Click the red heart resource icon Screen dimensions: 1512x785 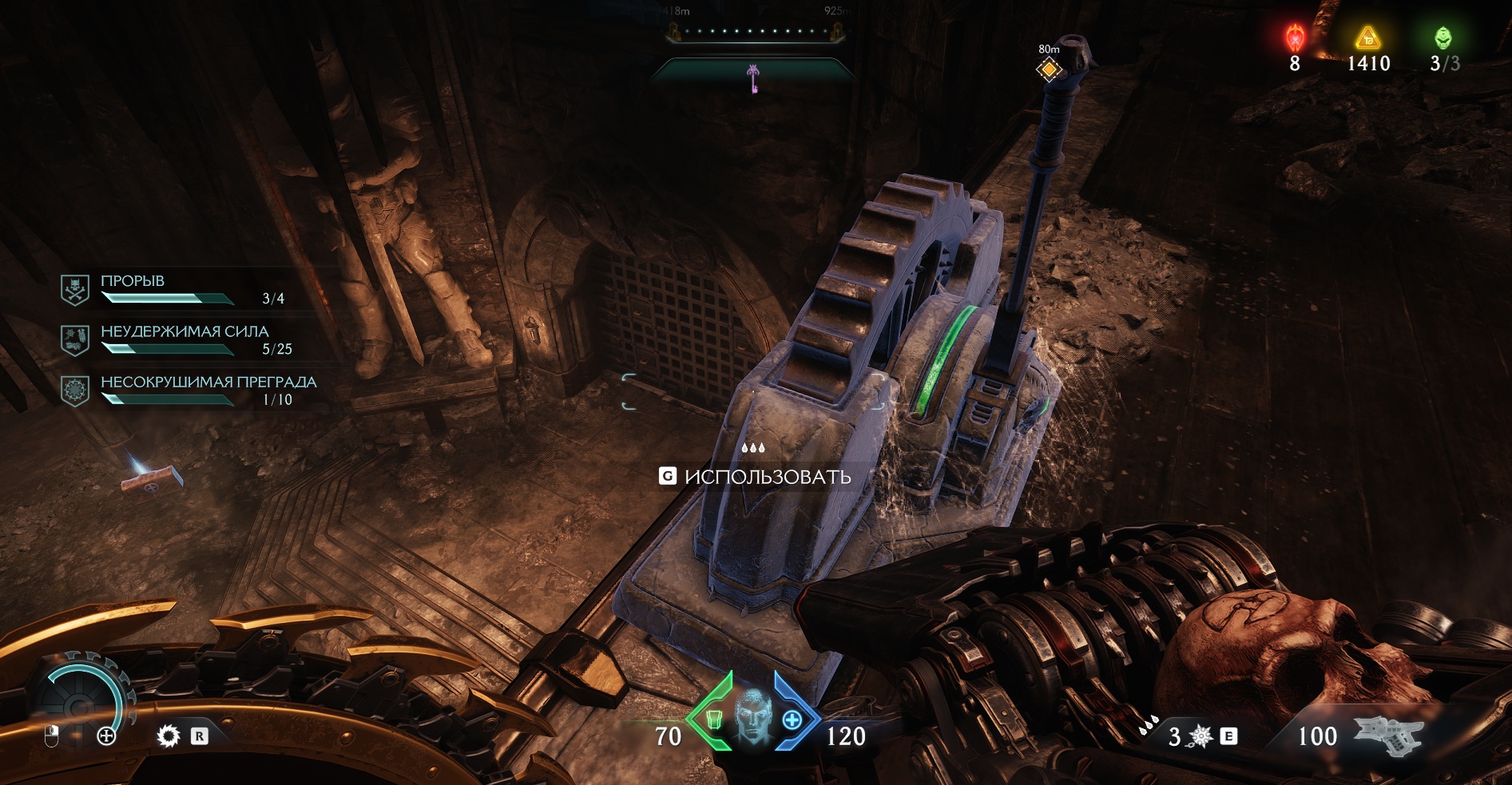pyautogui.click(x=1295, y=38)
